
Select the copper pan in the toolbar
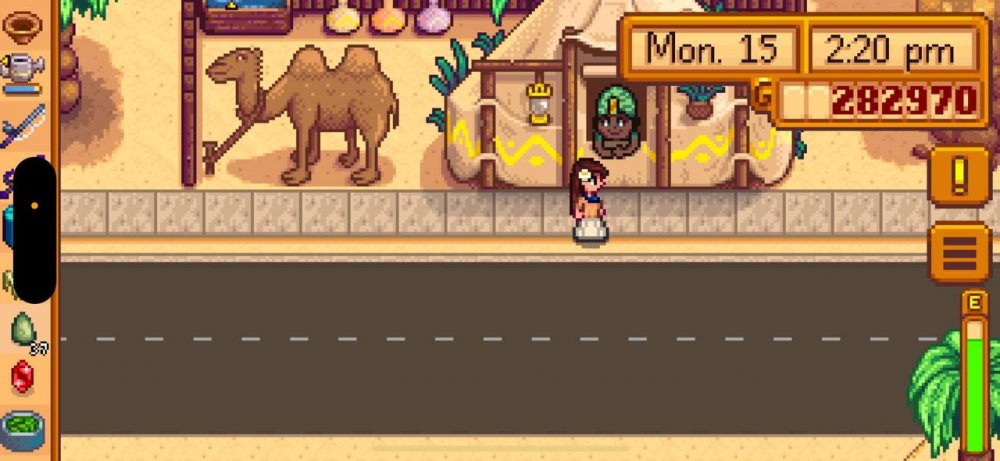pos(22,23)
